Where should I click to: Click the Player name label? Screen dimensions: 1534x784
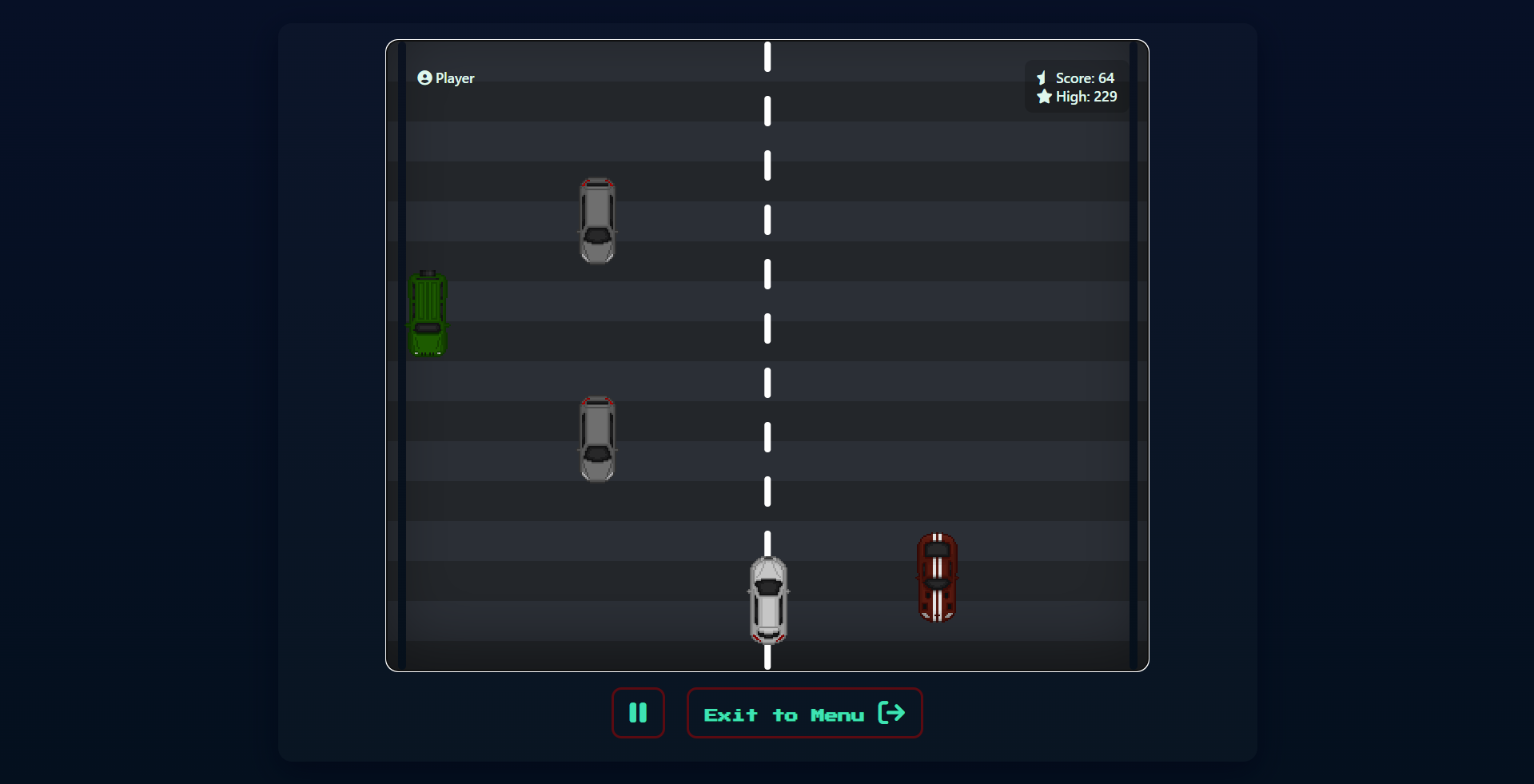[455, 78]
